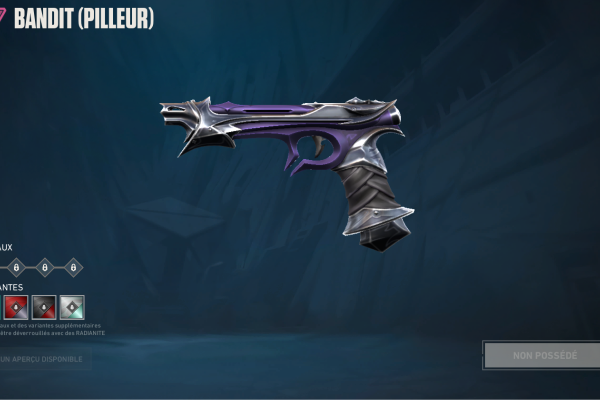Pick the white and teal locked variant
This screenshot has height=400, width=600.
[72, 307]
